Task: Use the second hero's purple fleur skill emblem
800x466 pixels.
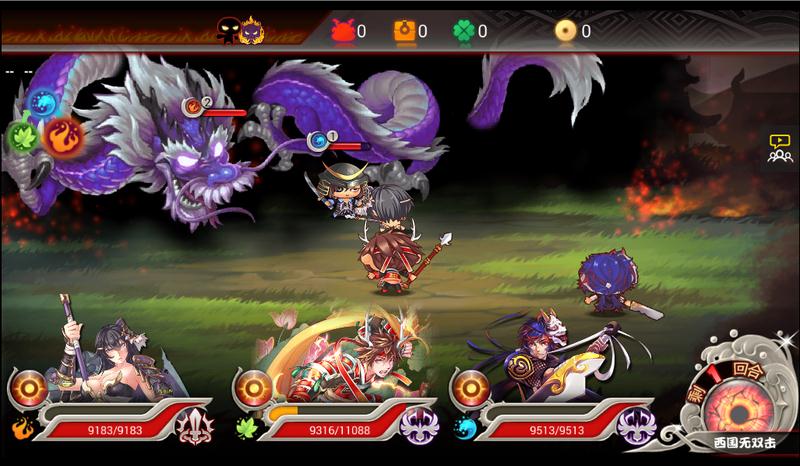Action: (x=419, y=427)
